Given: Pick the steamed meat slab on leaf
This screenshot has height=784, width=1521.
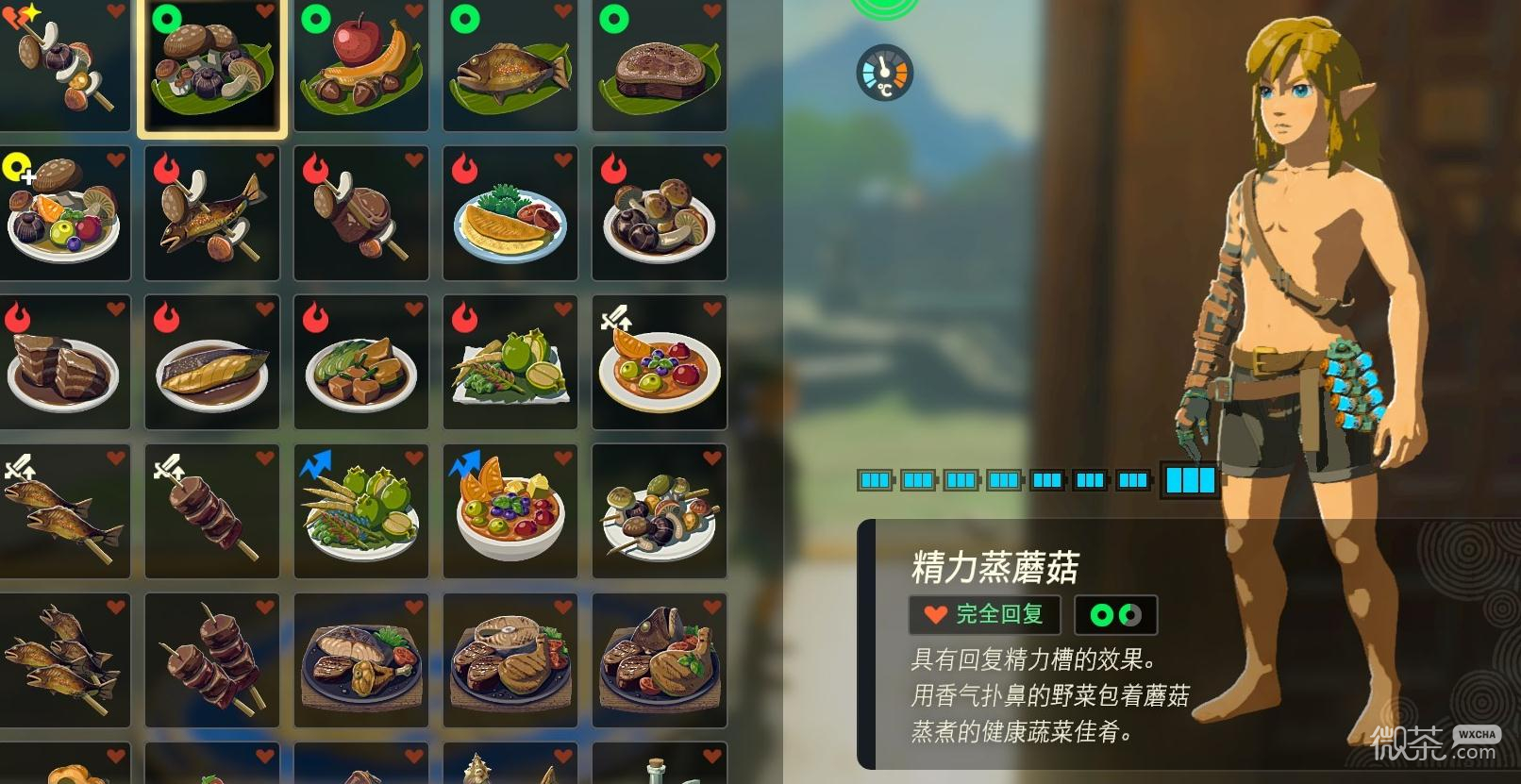Looking at the screenshot, I should coord(660,67).
